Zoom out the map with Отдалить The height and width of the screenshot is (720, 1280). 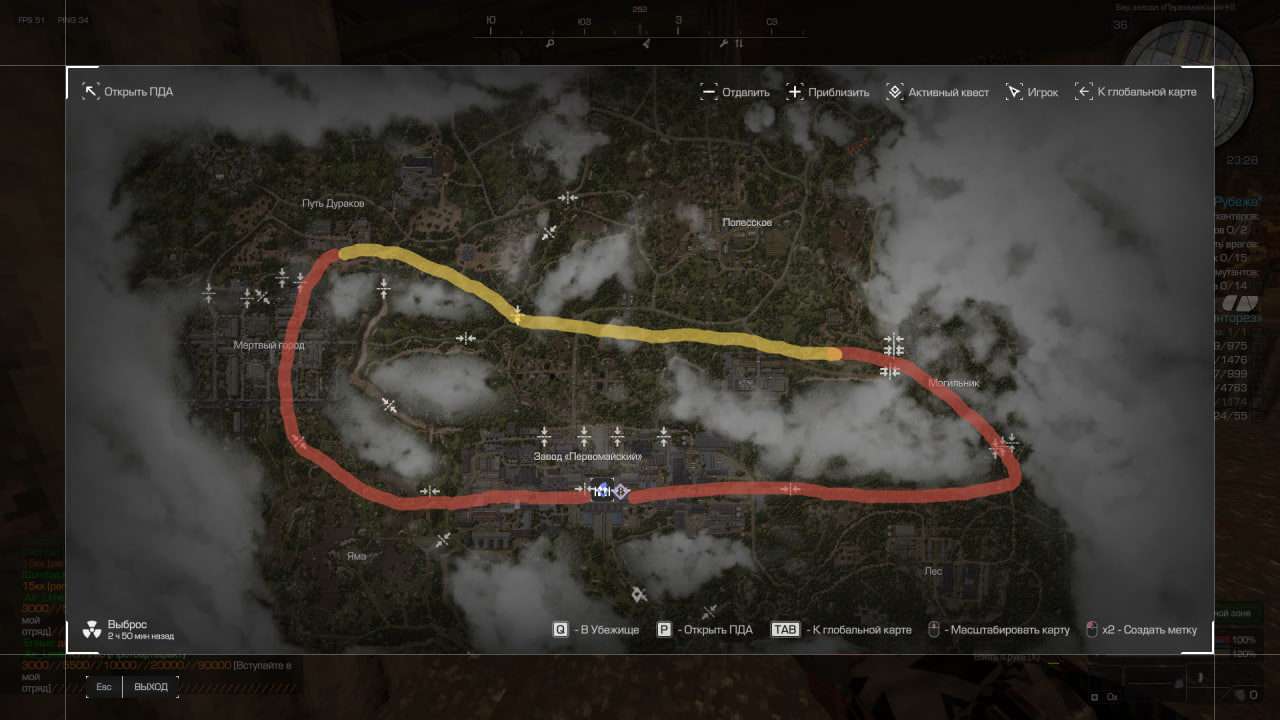735,92
